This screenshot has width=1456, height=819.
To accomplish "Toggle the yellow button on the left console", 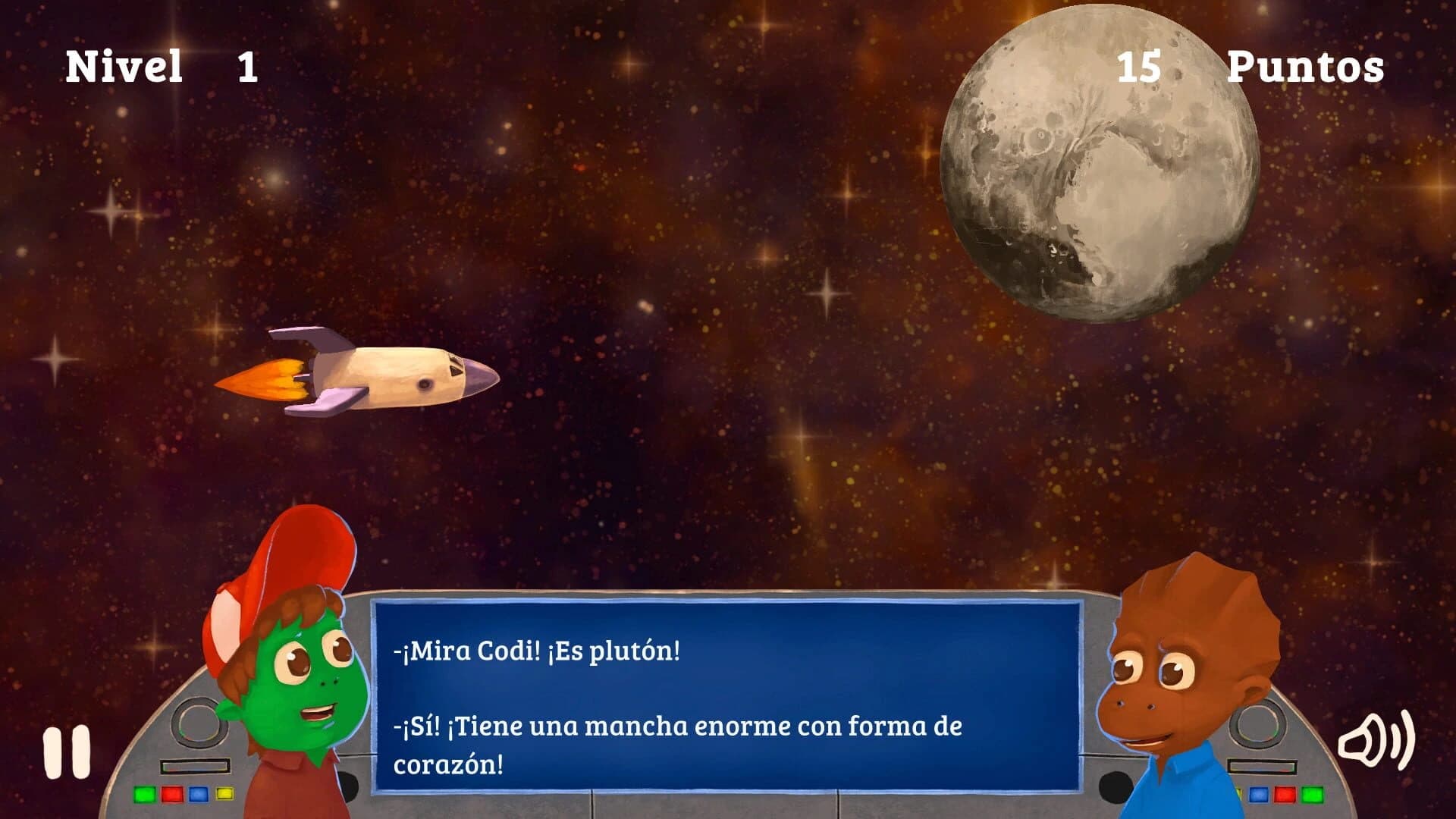I will coord(224,793).
